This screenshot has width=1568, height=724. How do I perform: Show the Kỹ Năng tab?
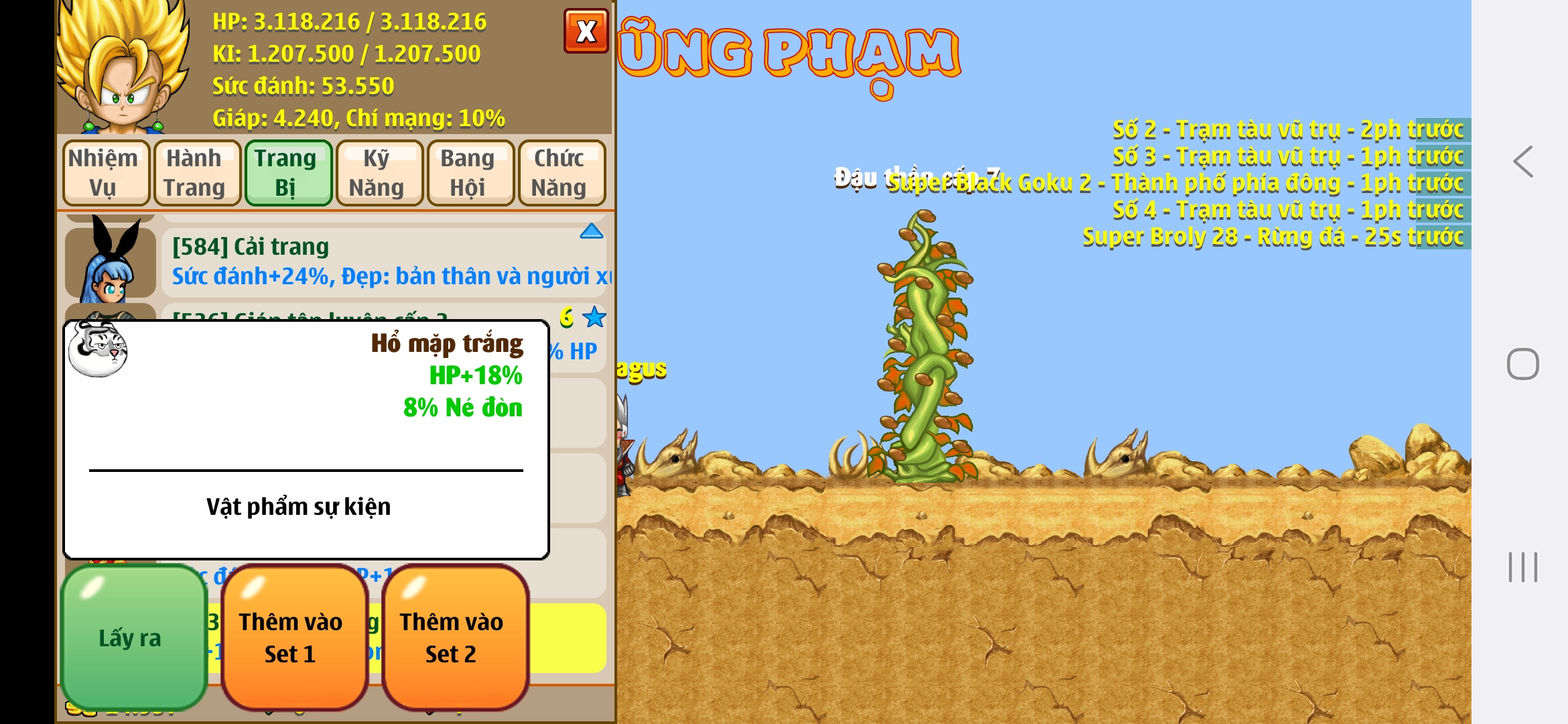[379, 173]
